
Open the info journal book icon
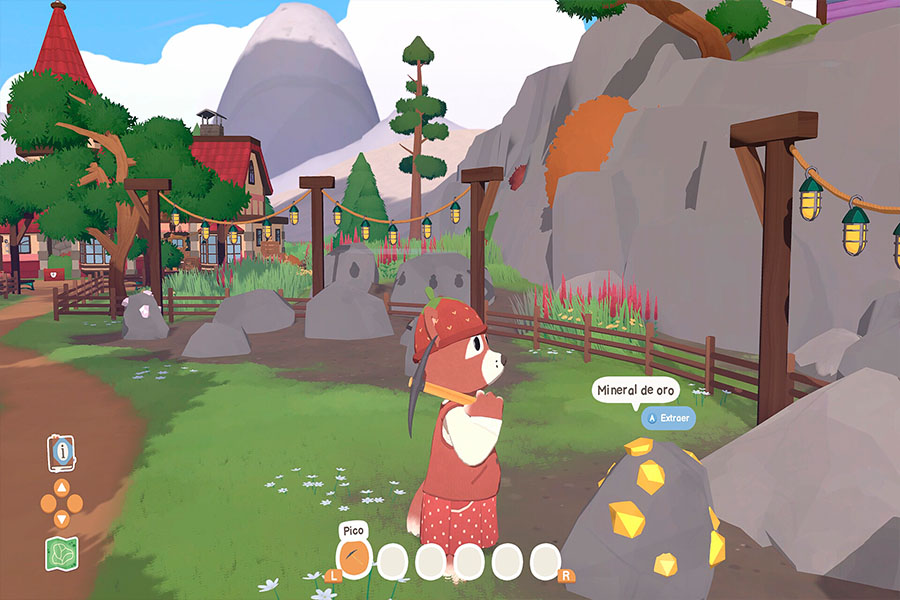click(62, 452)
